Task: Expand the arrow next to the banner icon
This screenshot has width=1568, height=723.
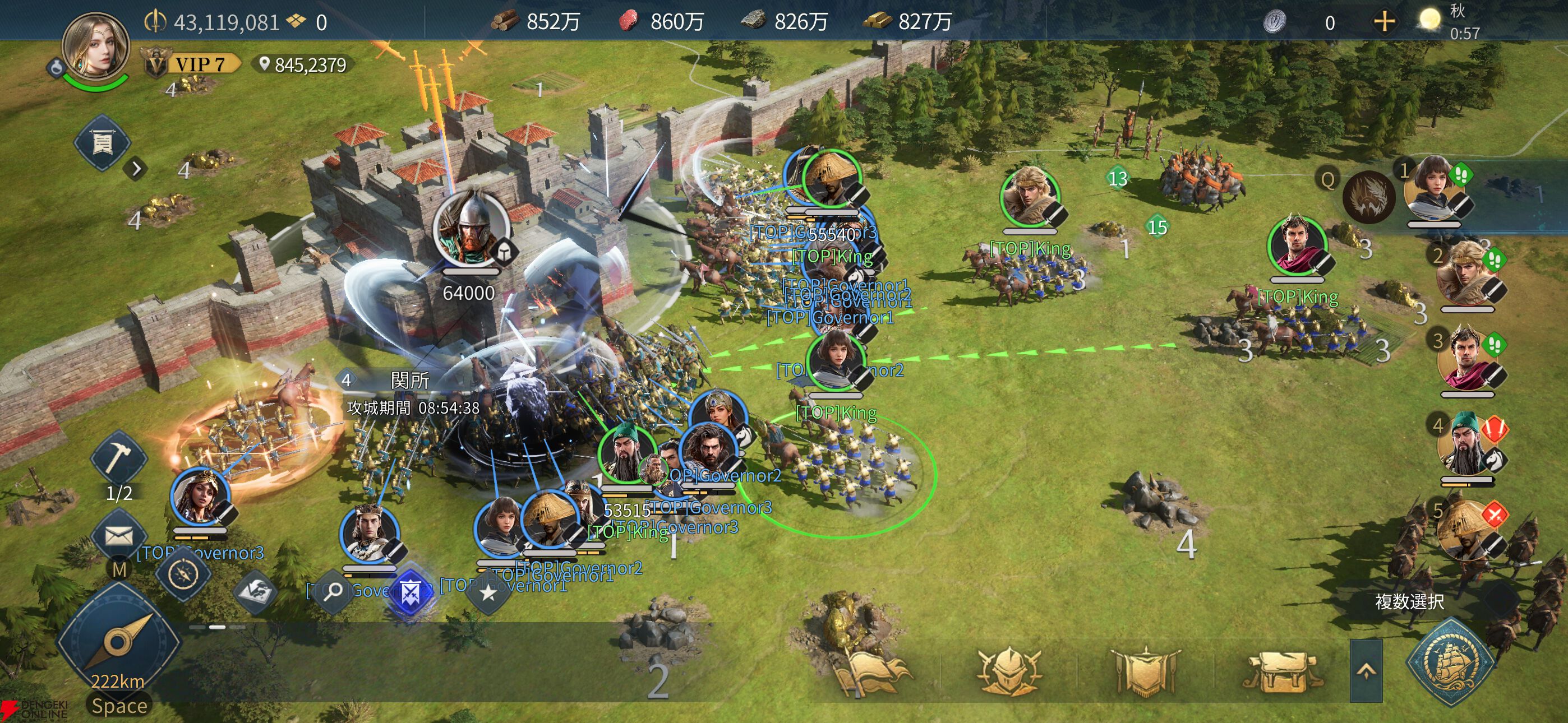Action: (136, 169)
